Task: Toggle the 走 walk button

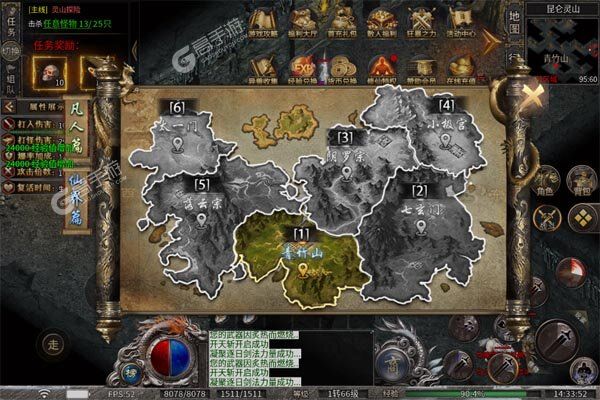Action: pyautogui.click(x=54, y=345)
